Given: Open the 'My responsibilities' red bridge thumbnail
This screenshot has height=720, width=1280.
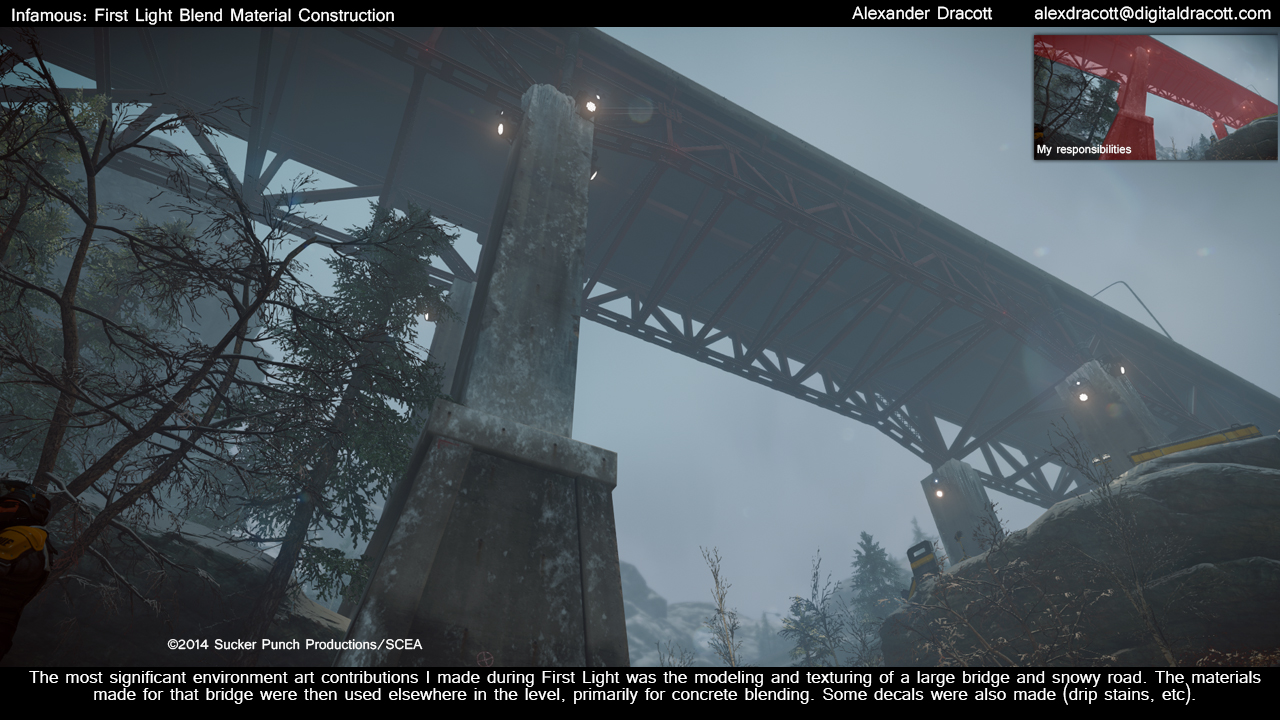Looking at the screenshot, I should (1155, 98).
